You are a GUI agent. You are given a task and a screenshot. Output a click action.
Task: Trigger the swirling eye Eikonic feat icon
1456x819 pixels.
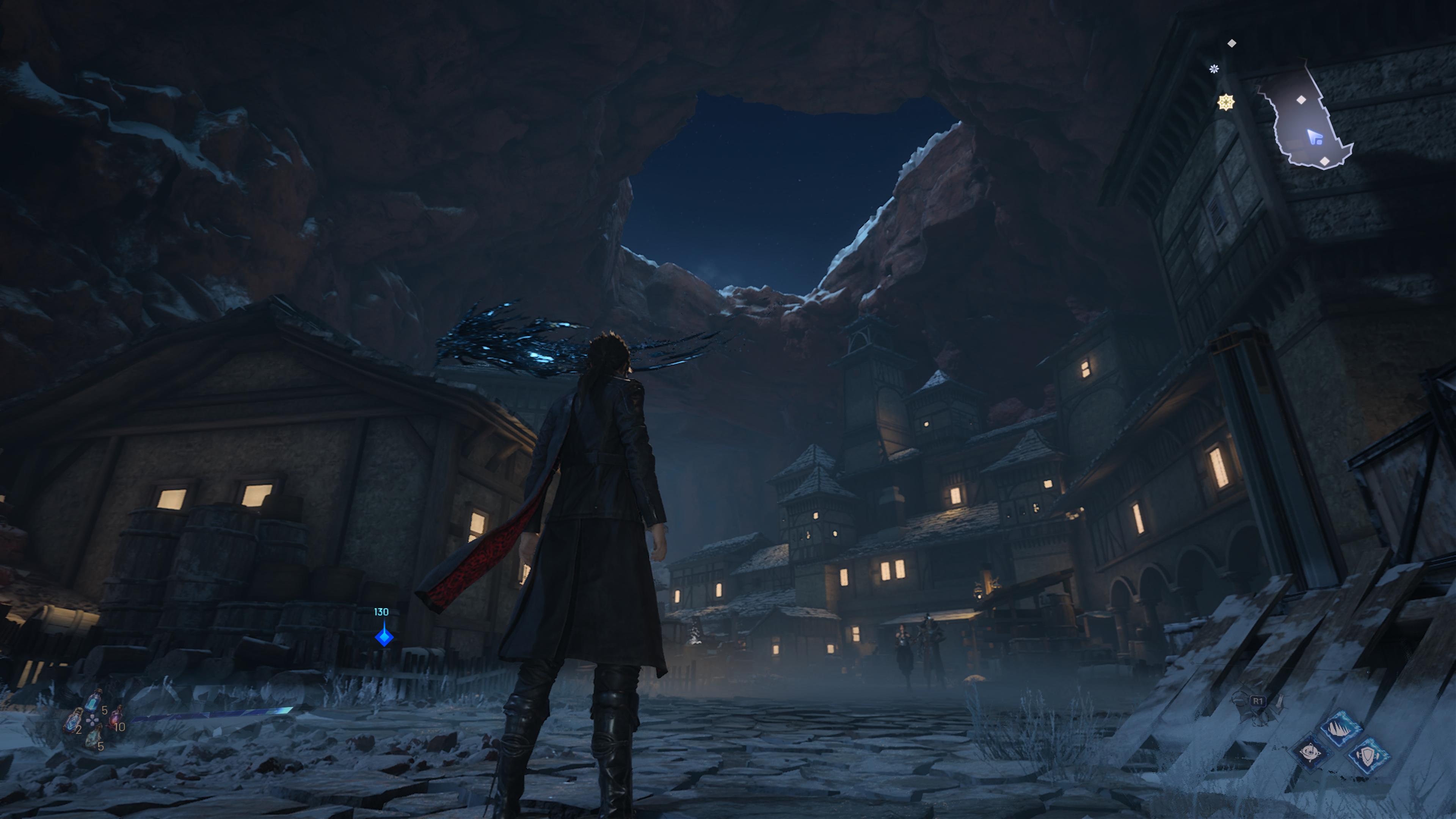[1311, 753]
